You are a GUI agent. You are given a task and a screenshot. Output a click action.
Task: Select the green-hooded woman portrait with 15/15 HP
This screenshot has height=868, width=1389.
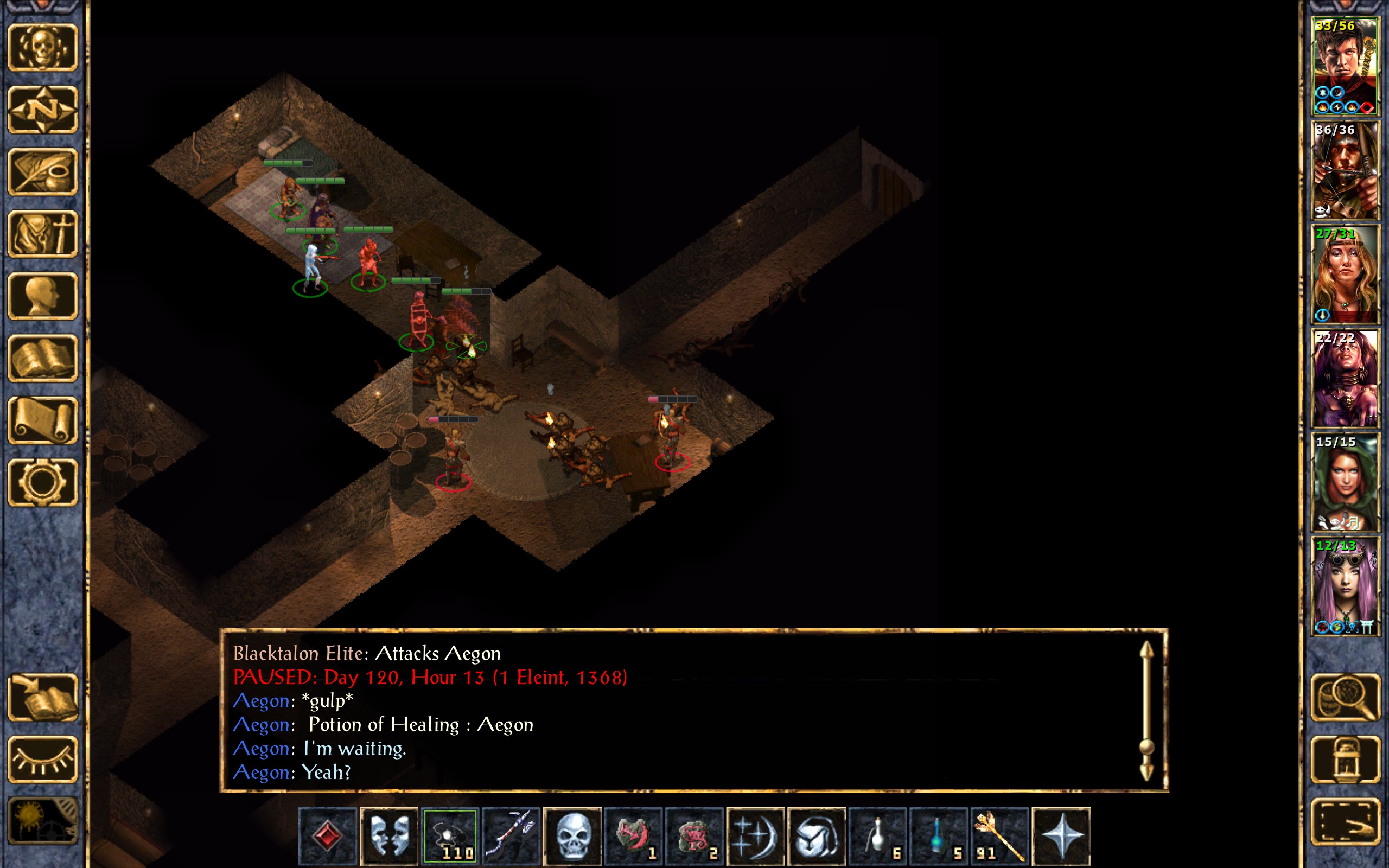tap(1344, 482)
